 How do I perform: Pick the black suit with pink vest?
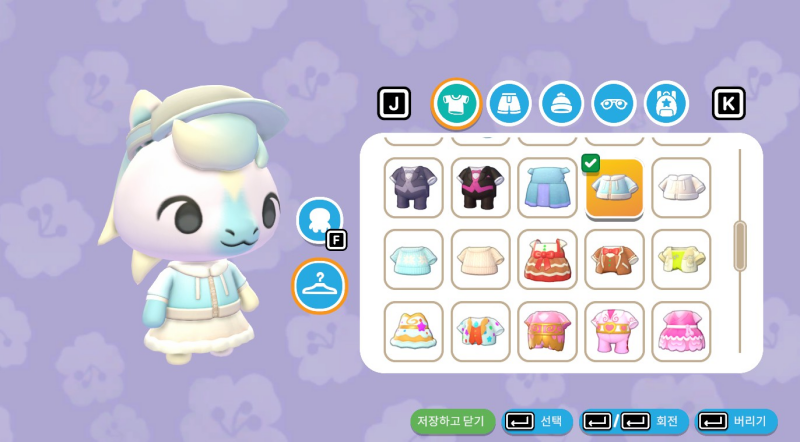pos(480,187)
